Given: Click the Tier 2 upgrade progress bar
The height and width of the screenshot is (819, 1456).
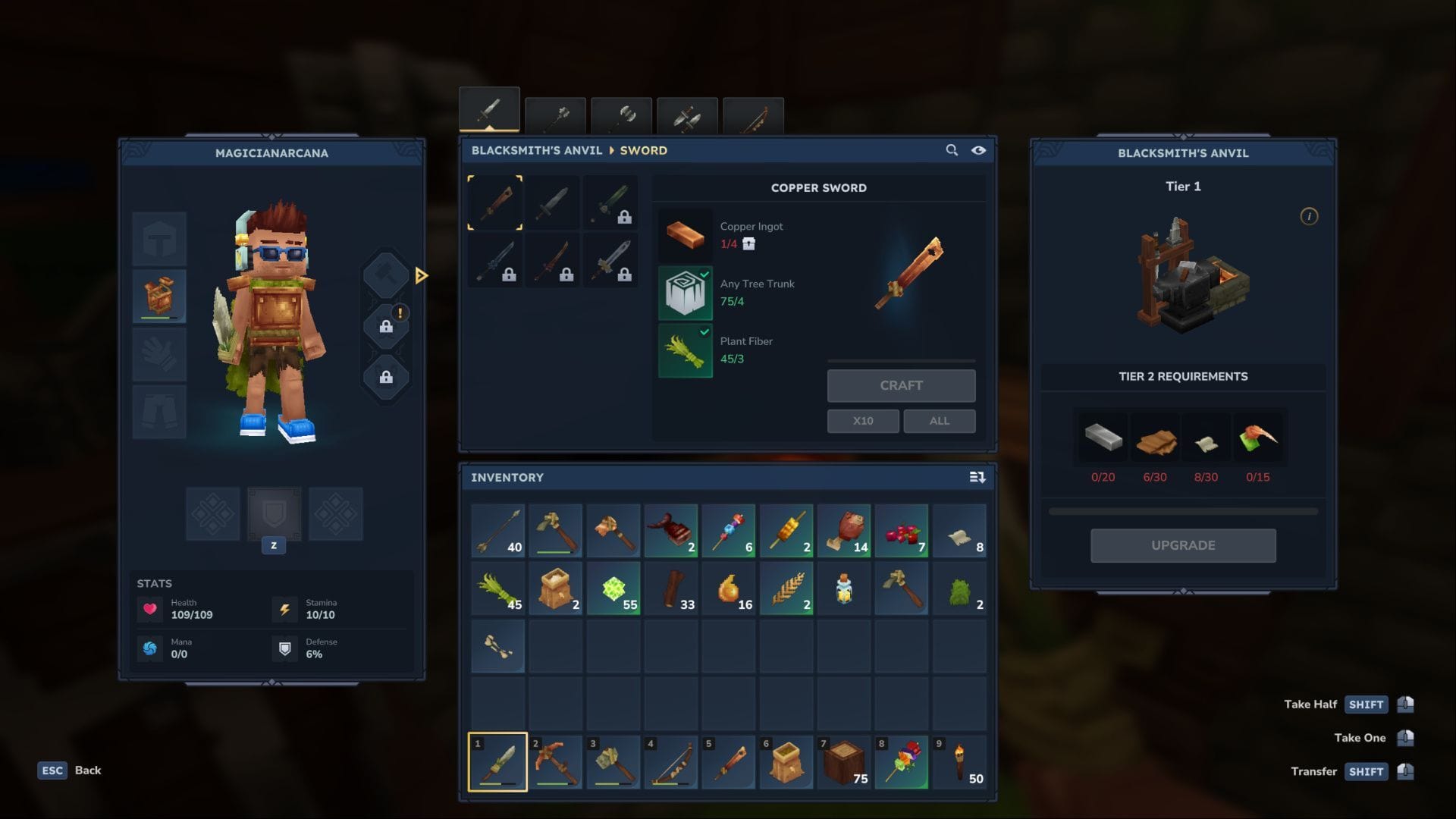Looking at the screenshot, I should point(1183,510).
